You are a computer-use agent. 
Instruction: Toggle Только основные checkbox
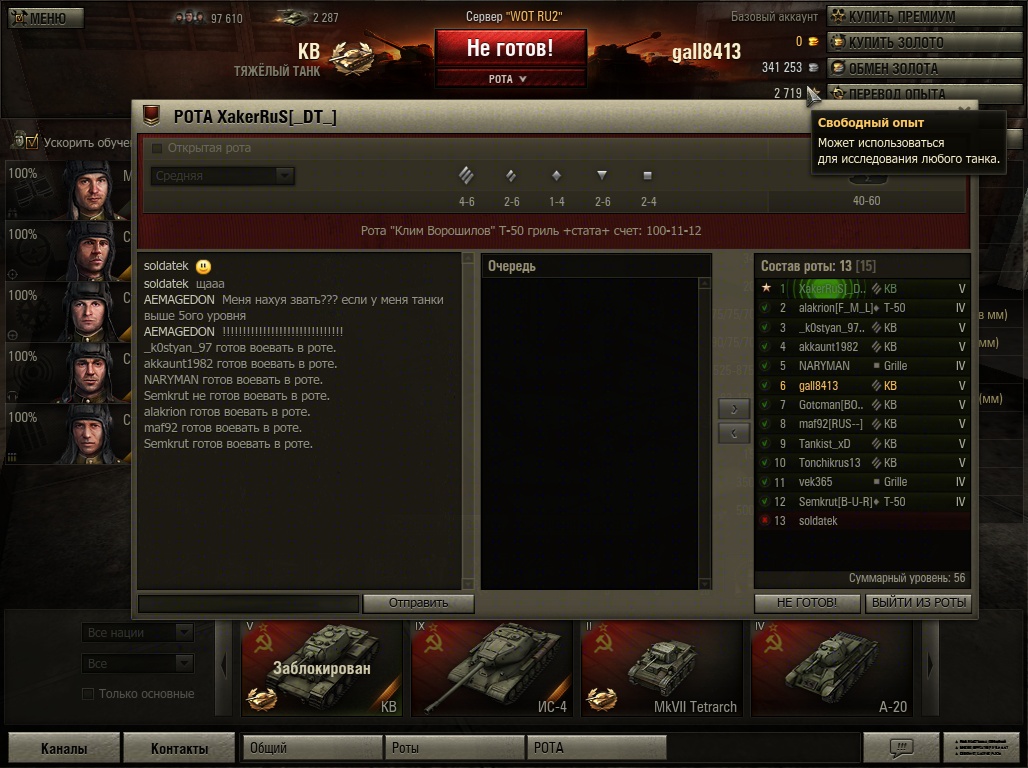pyautogui.click(x=88, y=694)
